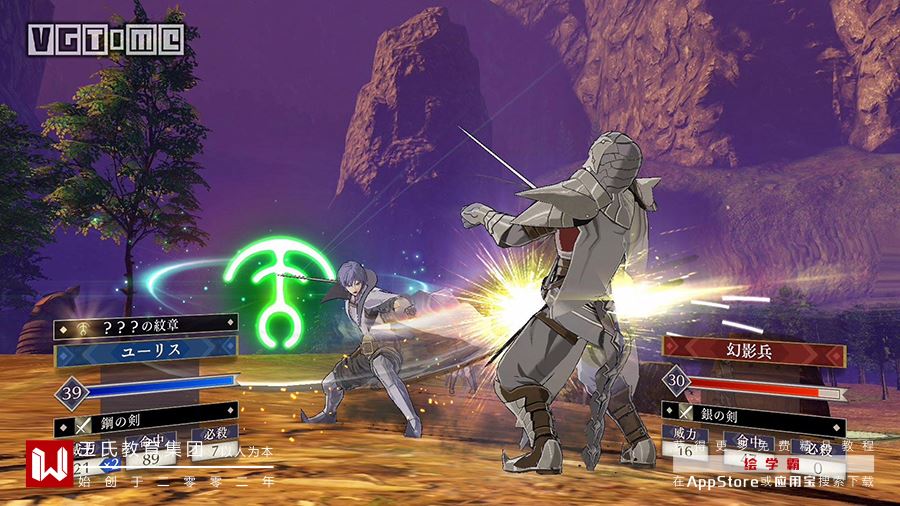
Task: Select the 幻影兵 enemy name plate
Action: tap(756, 352)
